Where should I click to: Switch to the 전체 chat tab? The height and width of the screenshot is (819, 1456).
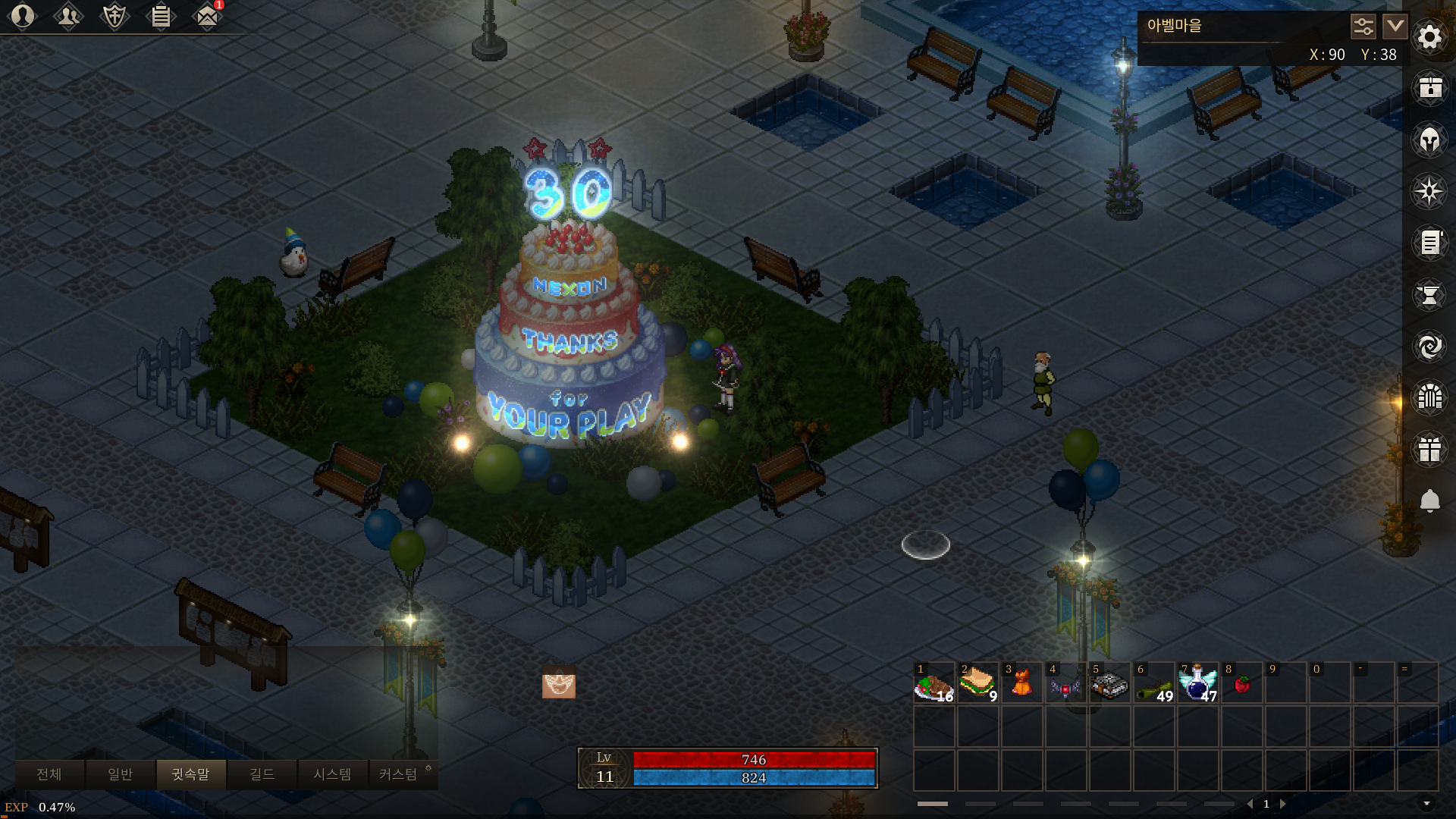49,774
